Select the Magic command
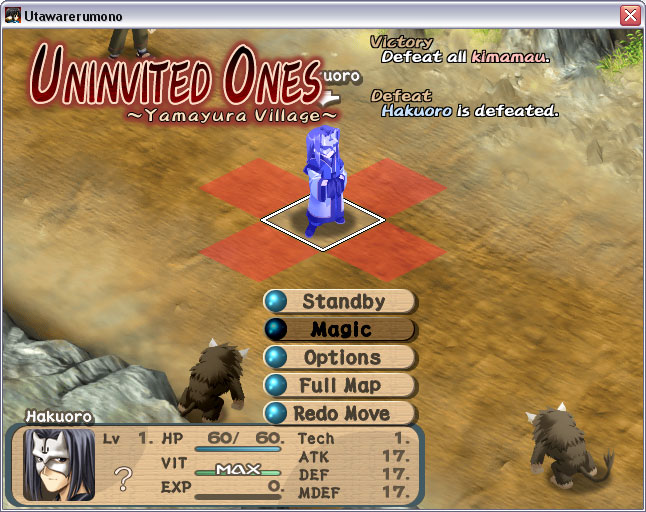Image resolution: width=646 pixels, height=512 pixels. pos(341,330)
